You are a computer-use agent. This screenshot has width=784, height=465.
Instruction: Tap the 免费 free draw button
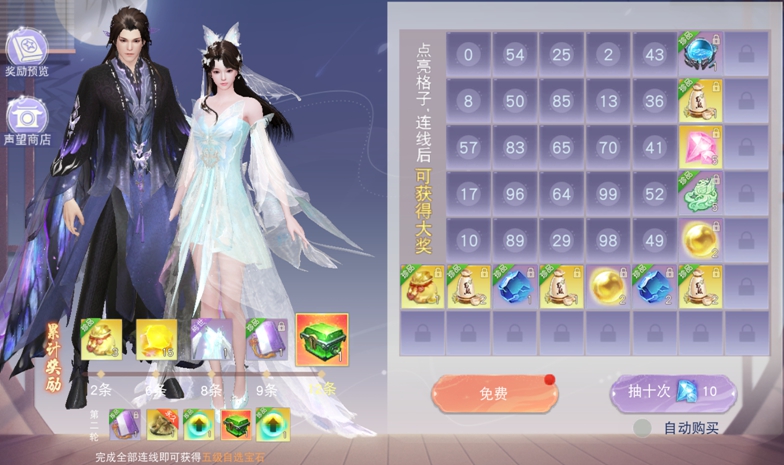coord(494,393)
